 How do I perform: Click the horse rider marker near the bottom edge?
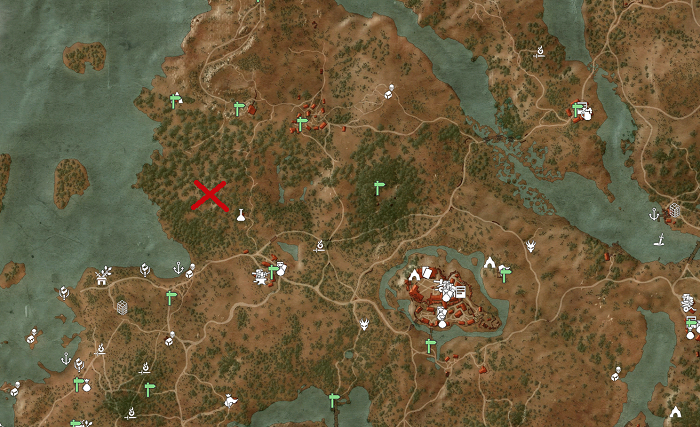[231, 401]
